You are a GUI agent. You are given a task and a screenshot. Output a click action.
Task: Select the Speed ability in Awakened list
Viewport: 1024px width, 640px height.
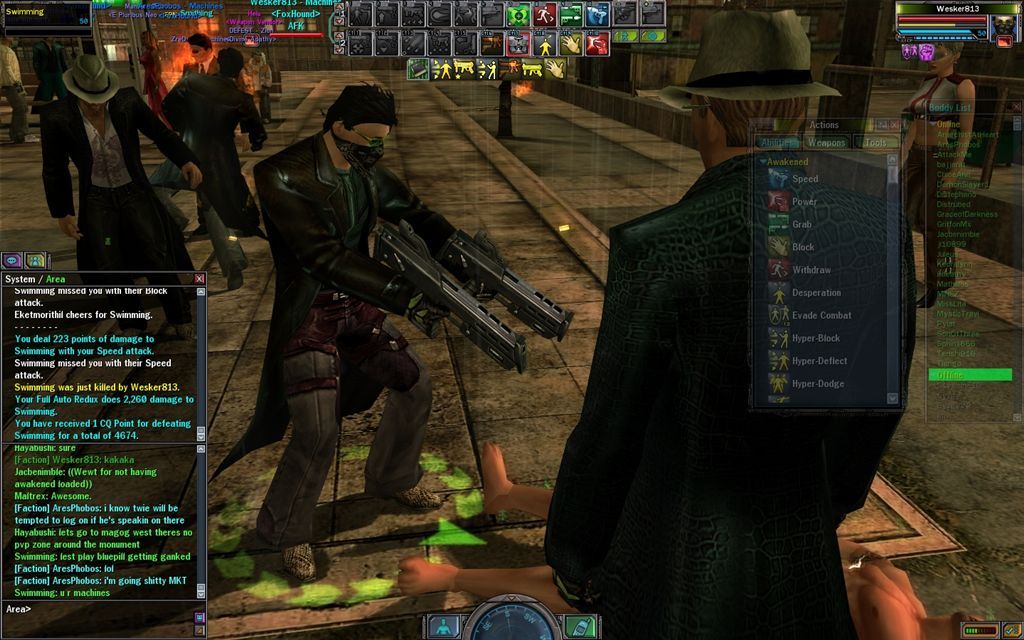pyautogui.click(x=805, y=179)
